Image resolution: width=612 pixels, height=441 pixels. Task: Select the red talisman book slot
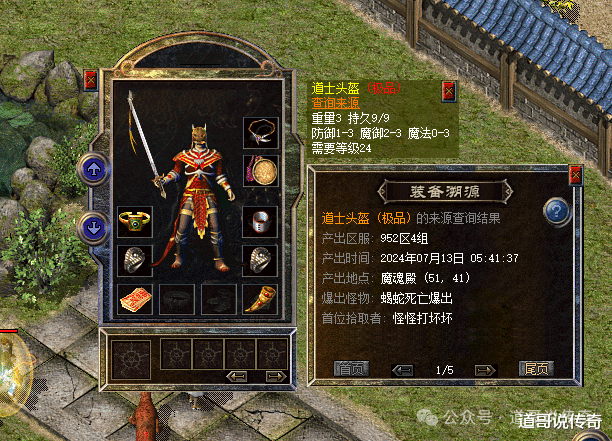[x=134, y=298]
